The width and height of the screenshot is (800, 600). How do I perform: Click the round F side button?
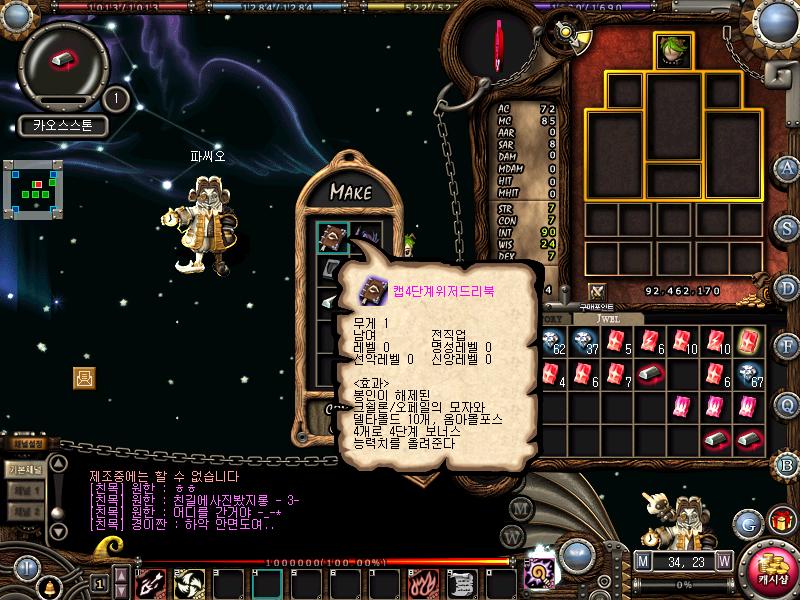pyautogui.click(x=788, y=346)
